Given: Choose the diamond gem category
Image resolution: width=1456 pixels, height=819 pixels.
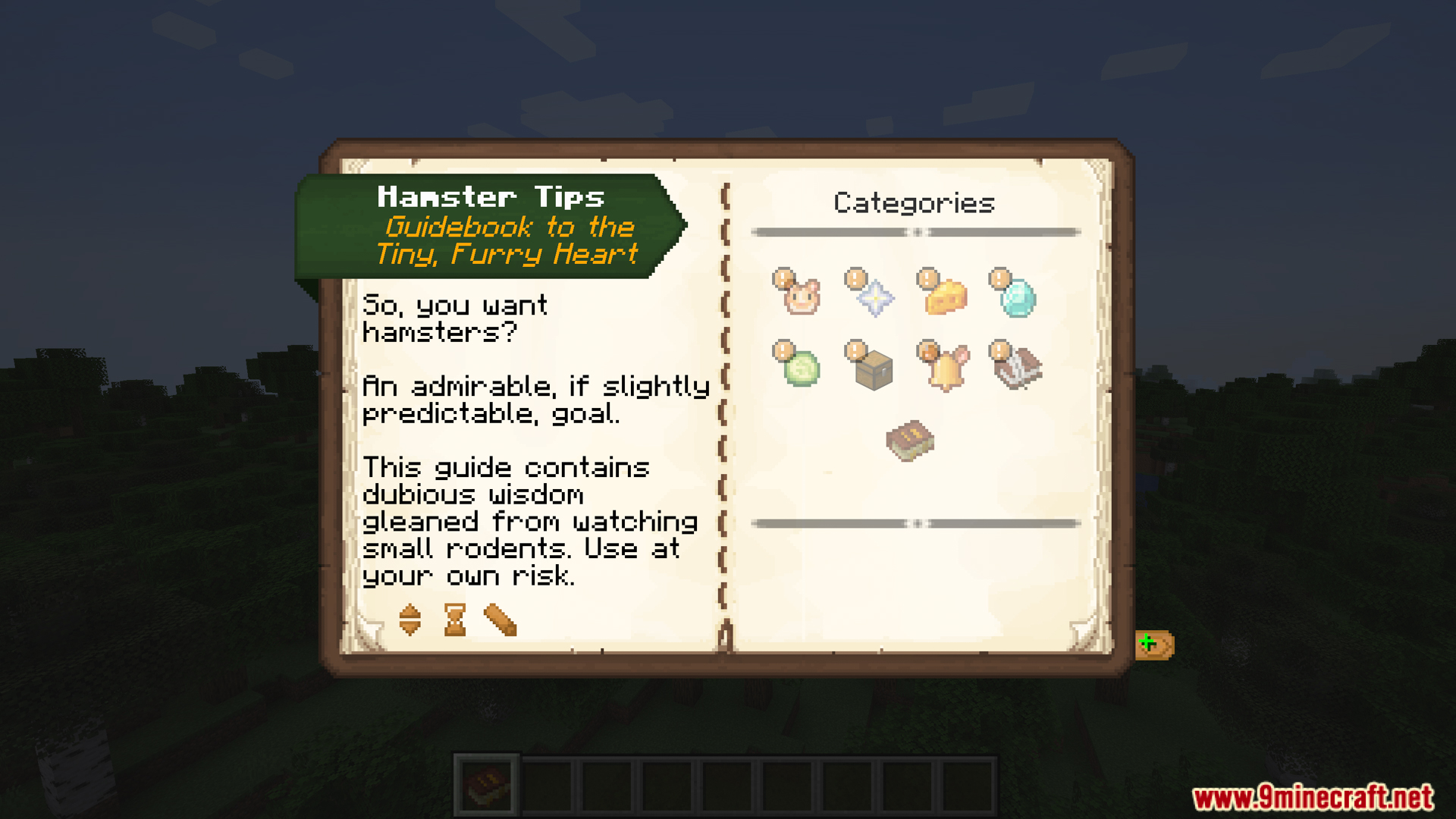Looking at the screenshot, I should 1017,296.
